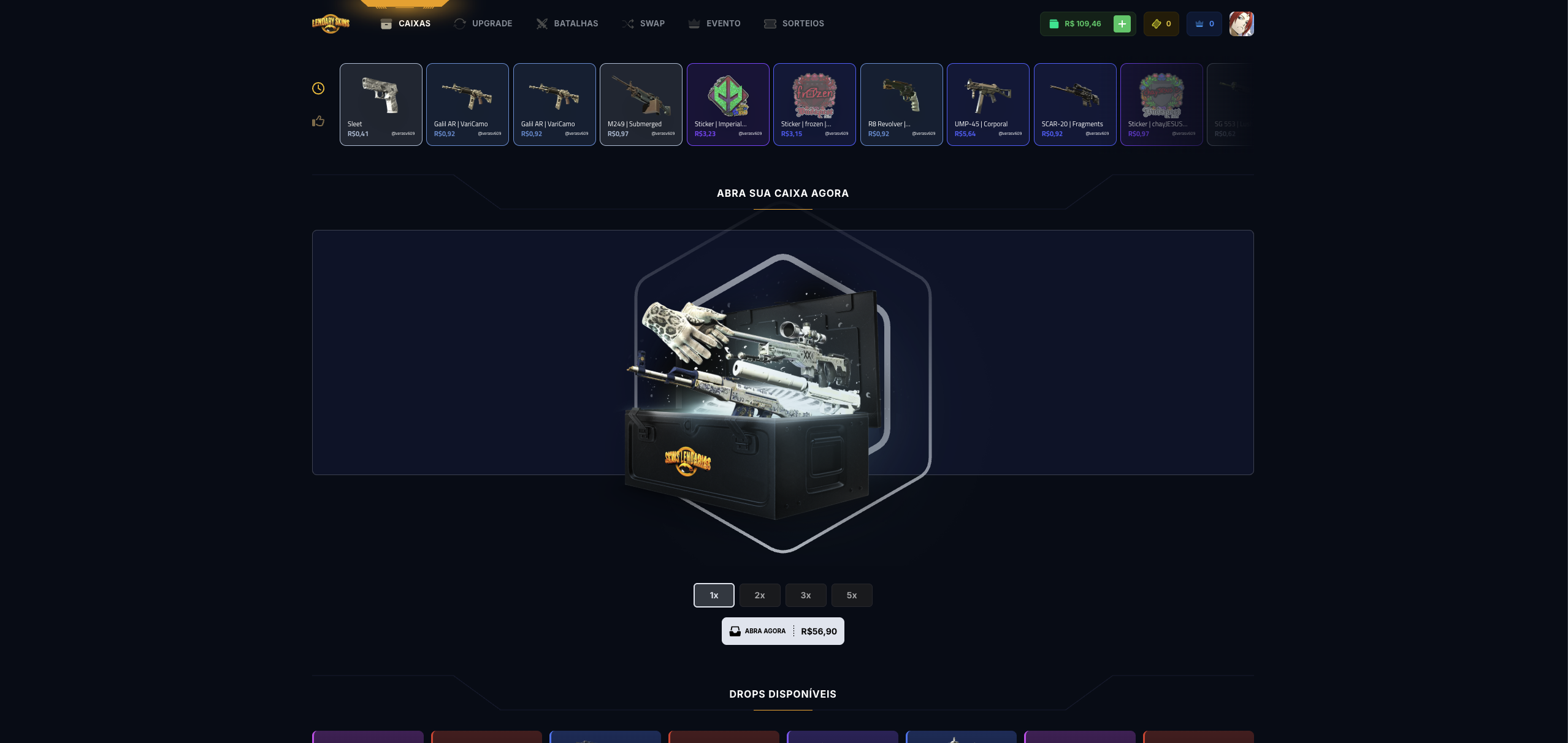This screenshot has height=743, width=1568.
Task: Choose the 2x case multiplier
Action: [760, 595]
